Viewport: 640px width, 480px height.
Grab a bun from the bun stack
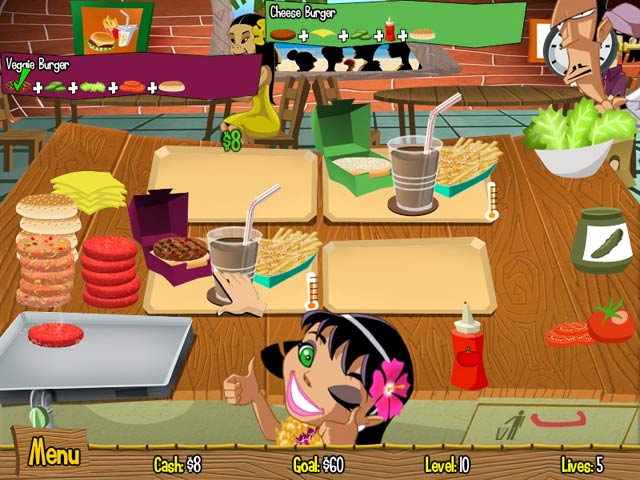click(x=47, y=212)
